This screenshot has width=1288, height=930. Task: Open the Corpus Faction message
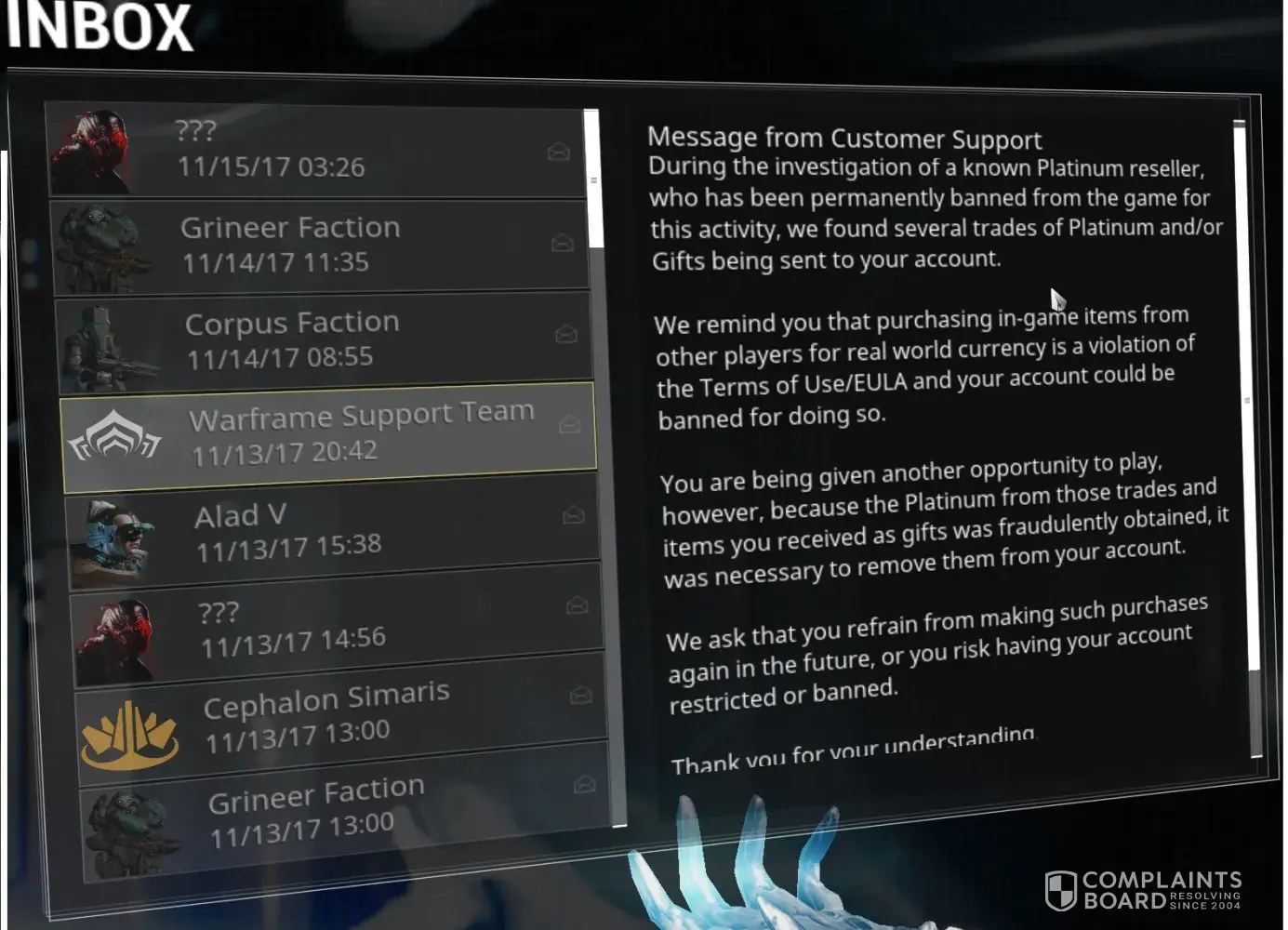pyautogui.click(x=324, y=339)
